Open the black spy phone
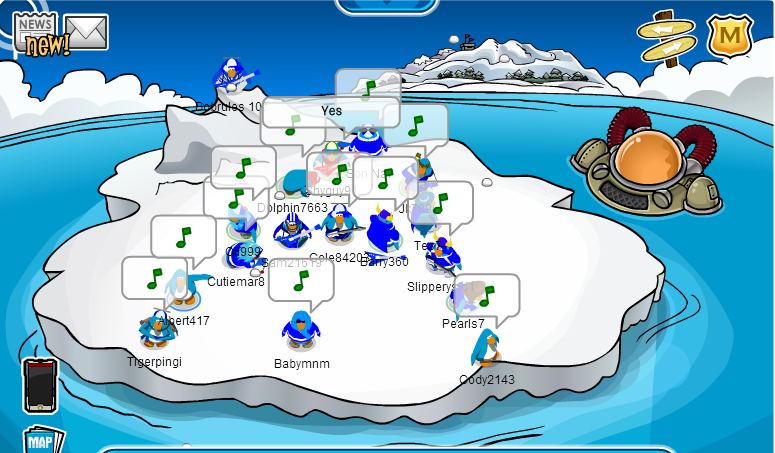This screenshot has width=775, height=453. [40, 385]
